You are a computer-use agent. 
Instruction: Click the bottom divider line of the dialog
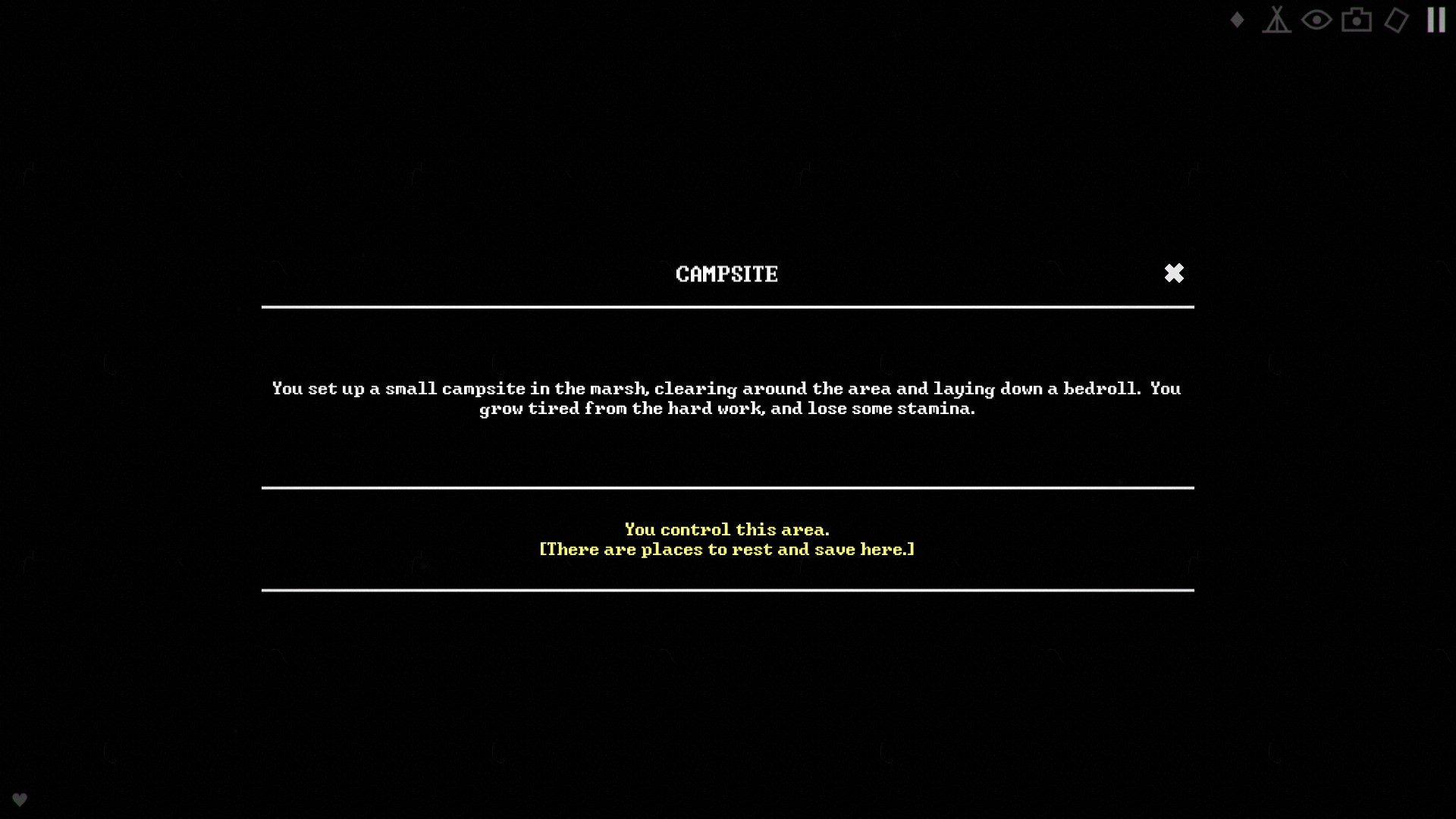(x=727, y=589)
